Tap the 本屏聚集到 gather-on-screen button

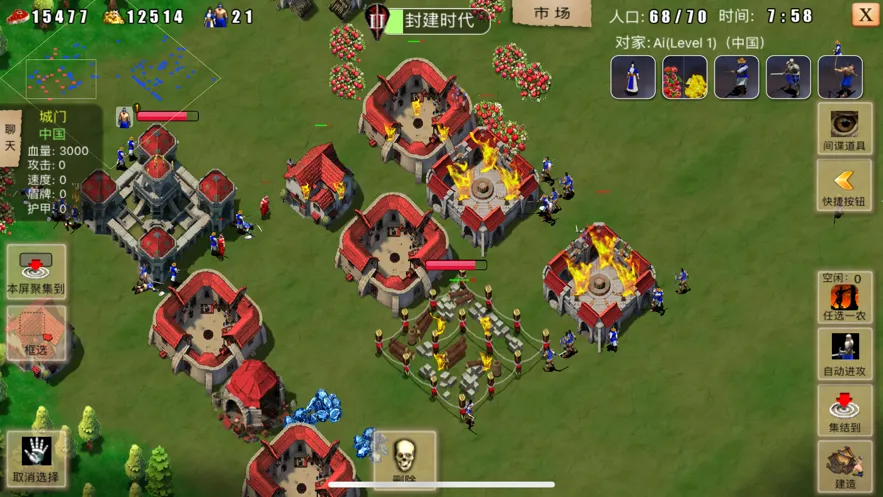(x=36, y=272)
